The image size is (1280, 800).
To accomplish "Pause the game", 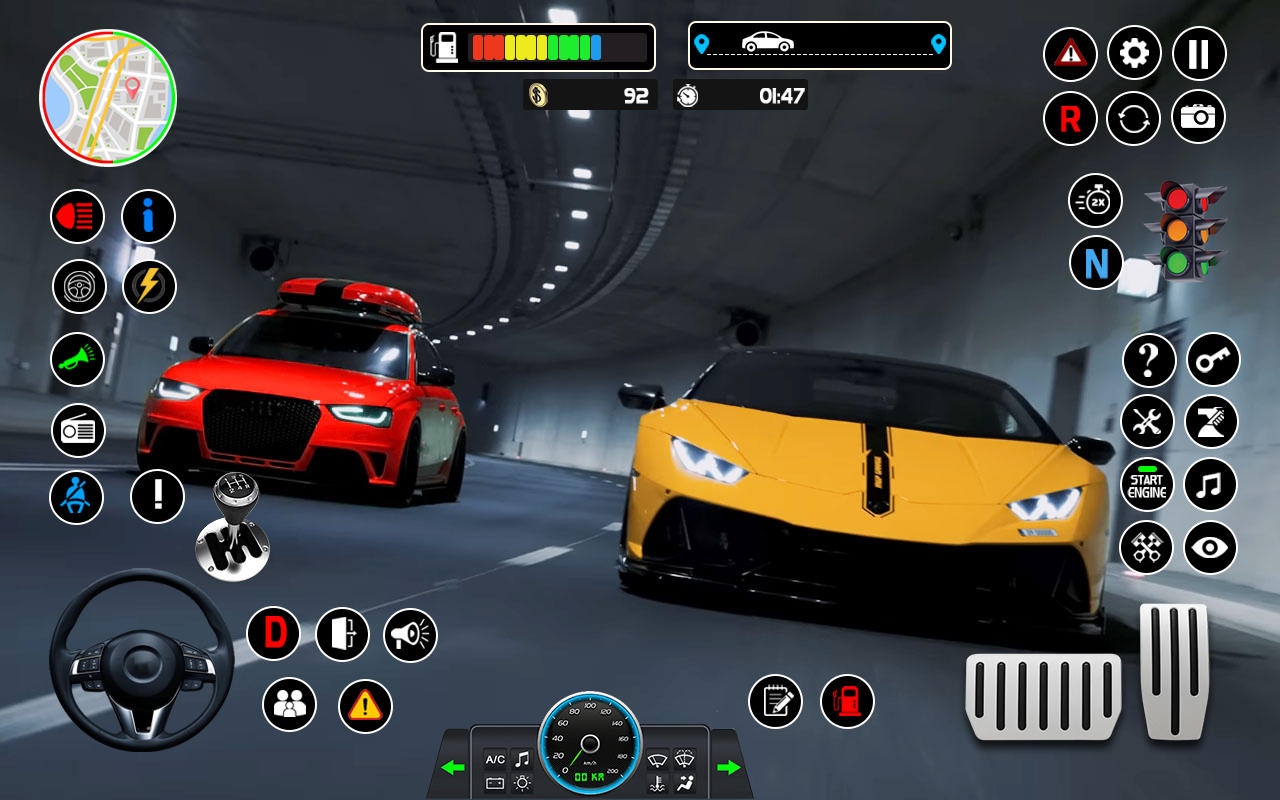I will coord(1198,54).
